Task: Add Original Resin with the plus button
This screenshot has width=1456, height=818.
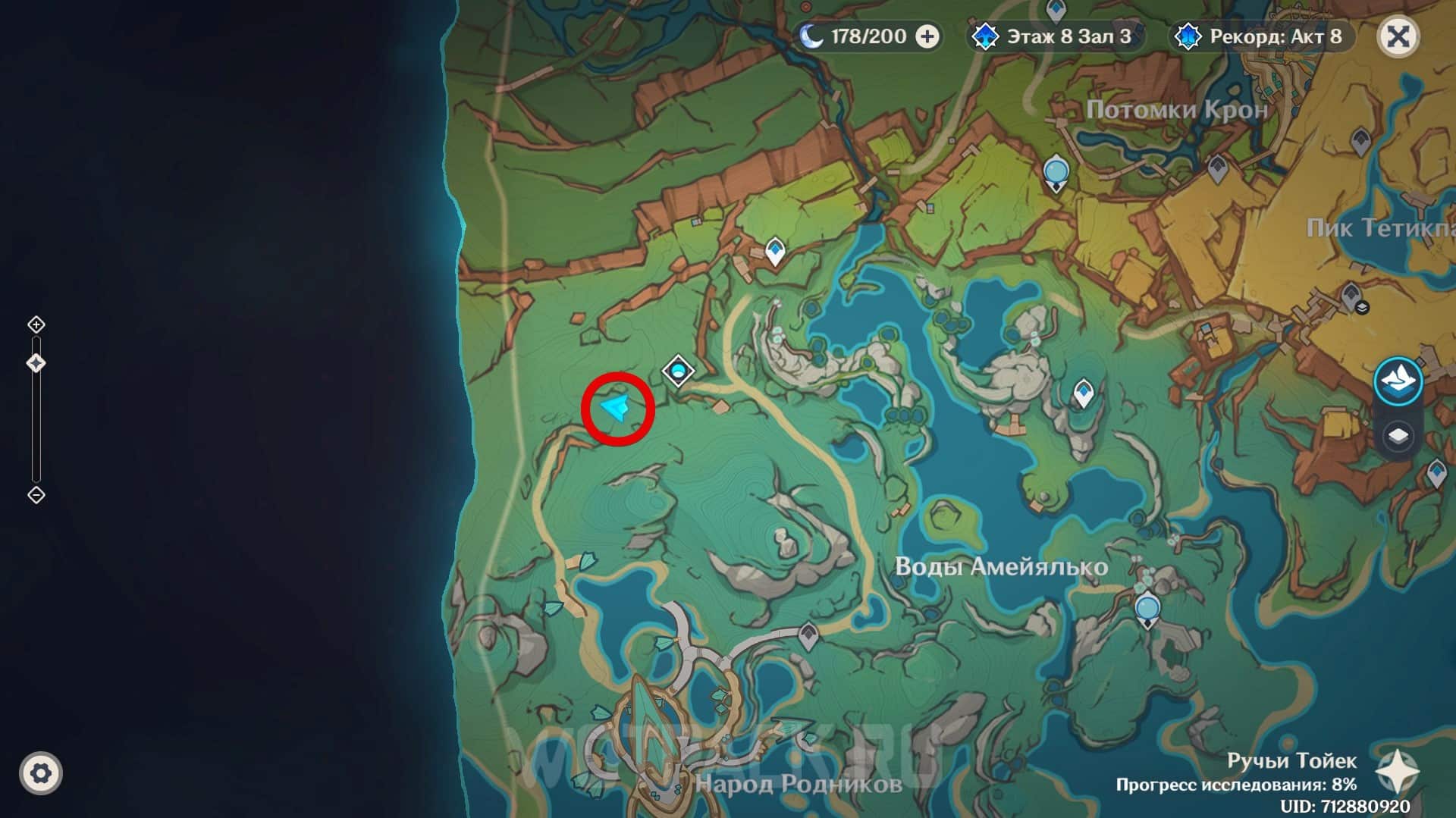Action: (x=927, y=36)
